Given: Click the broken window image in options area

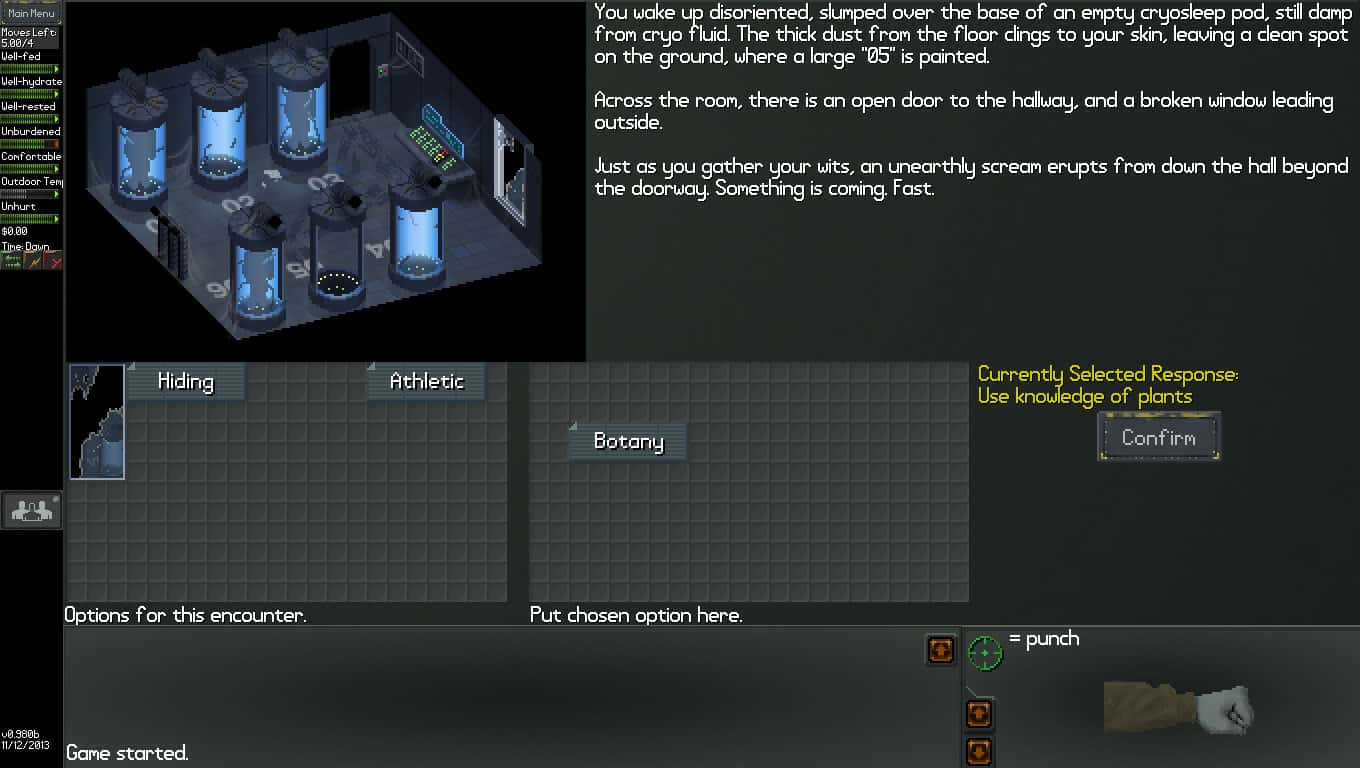Looking at the screenshot, I should (x=96, y=421).
